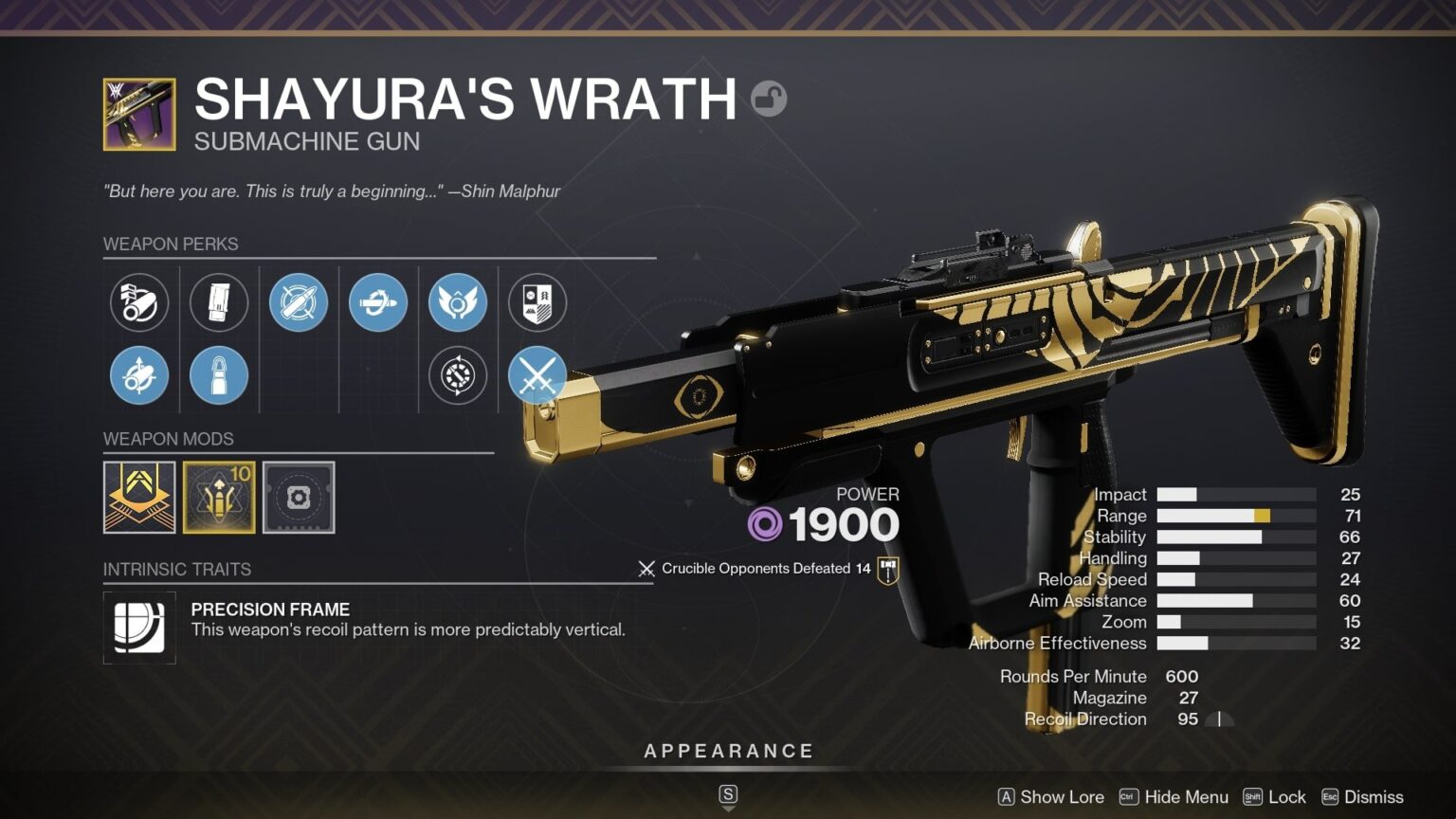The width and height of the screenshot is (1456, 819).
Task: Open the Weapon Perks section header
Action: coord(171,244)
